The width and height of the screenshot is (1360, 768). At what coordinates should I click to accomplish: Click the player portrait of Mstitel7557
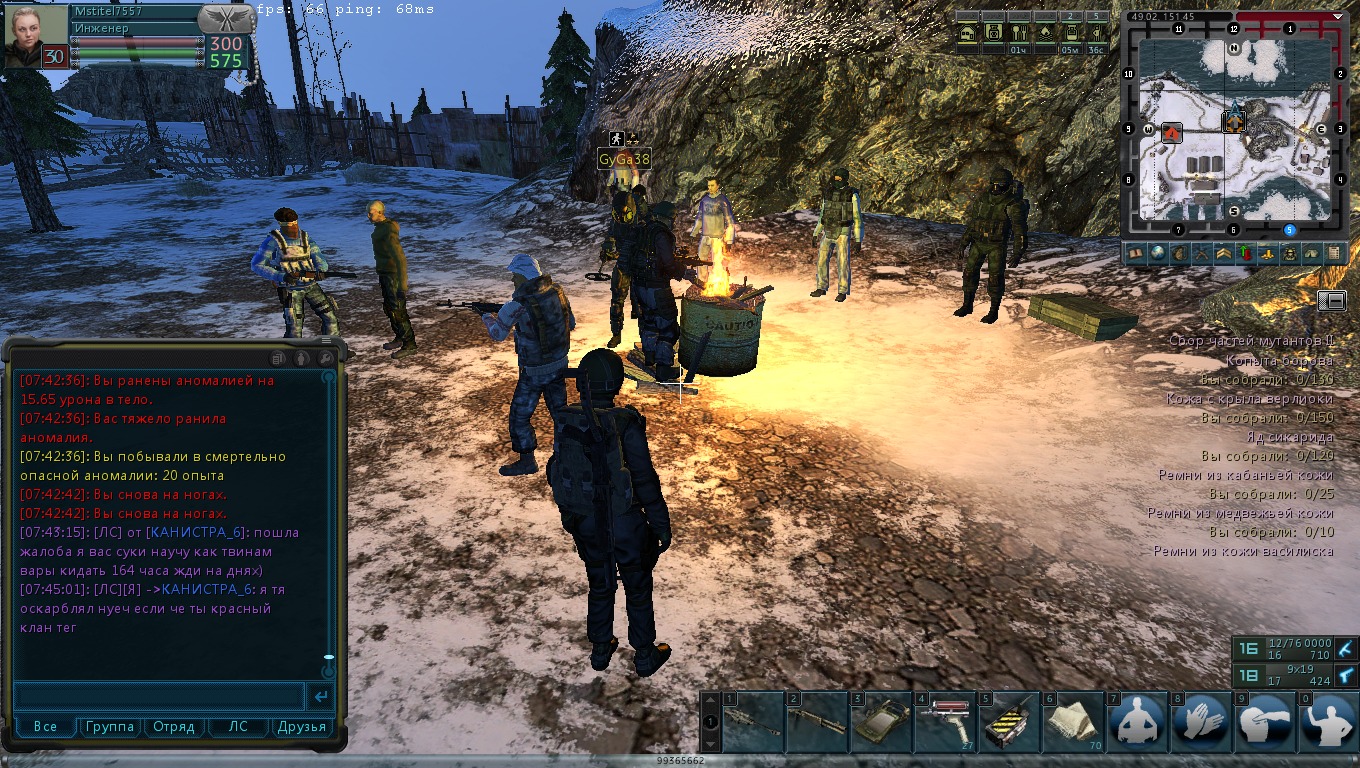click(36, 36)
